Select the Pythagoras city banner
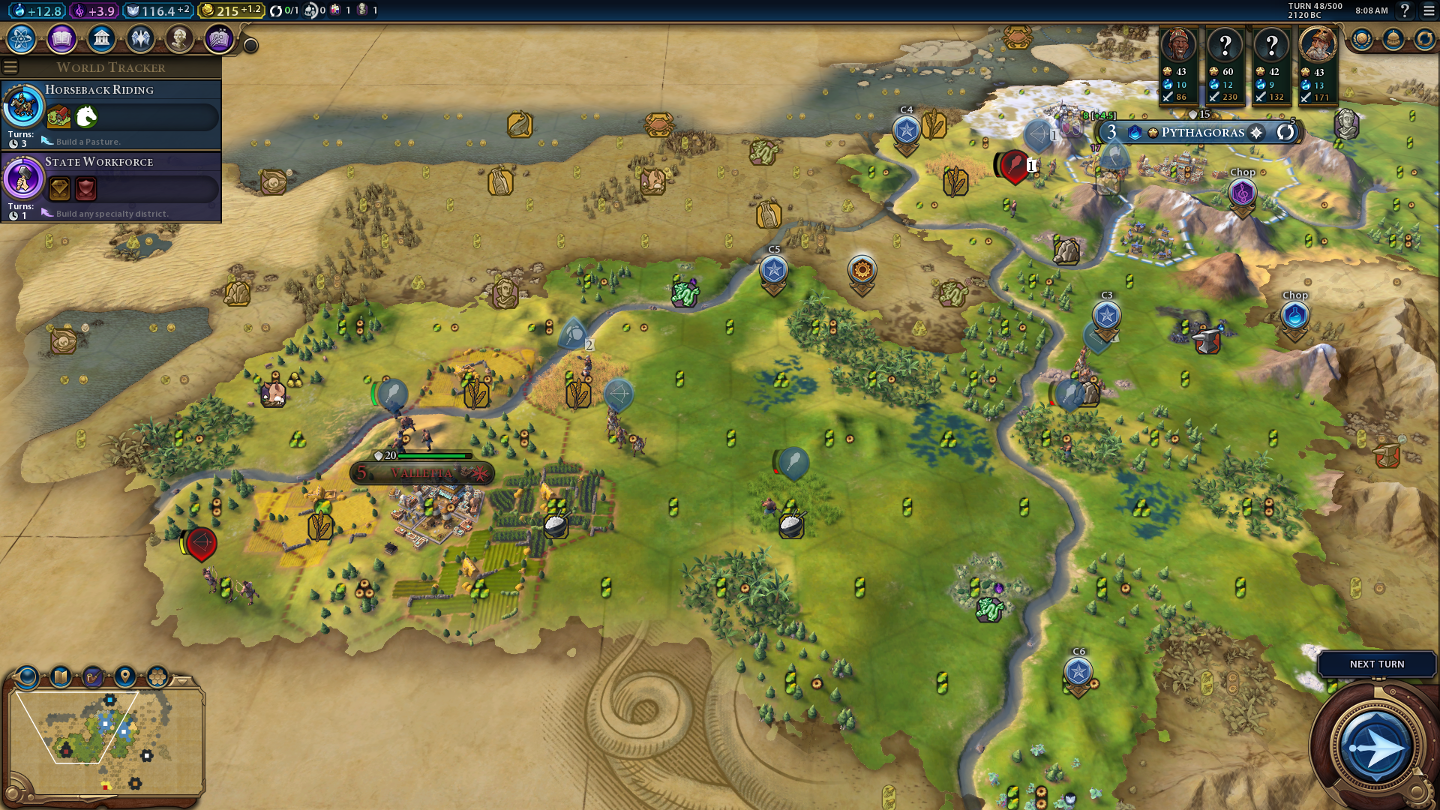Viewport: 1440px width, 810px height. [x=1202, y=132]
